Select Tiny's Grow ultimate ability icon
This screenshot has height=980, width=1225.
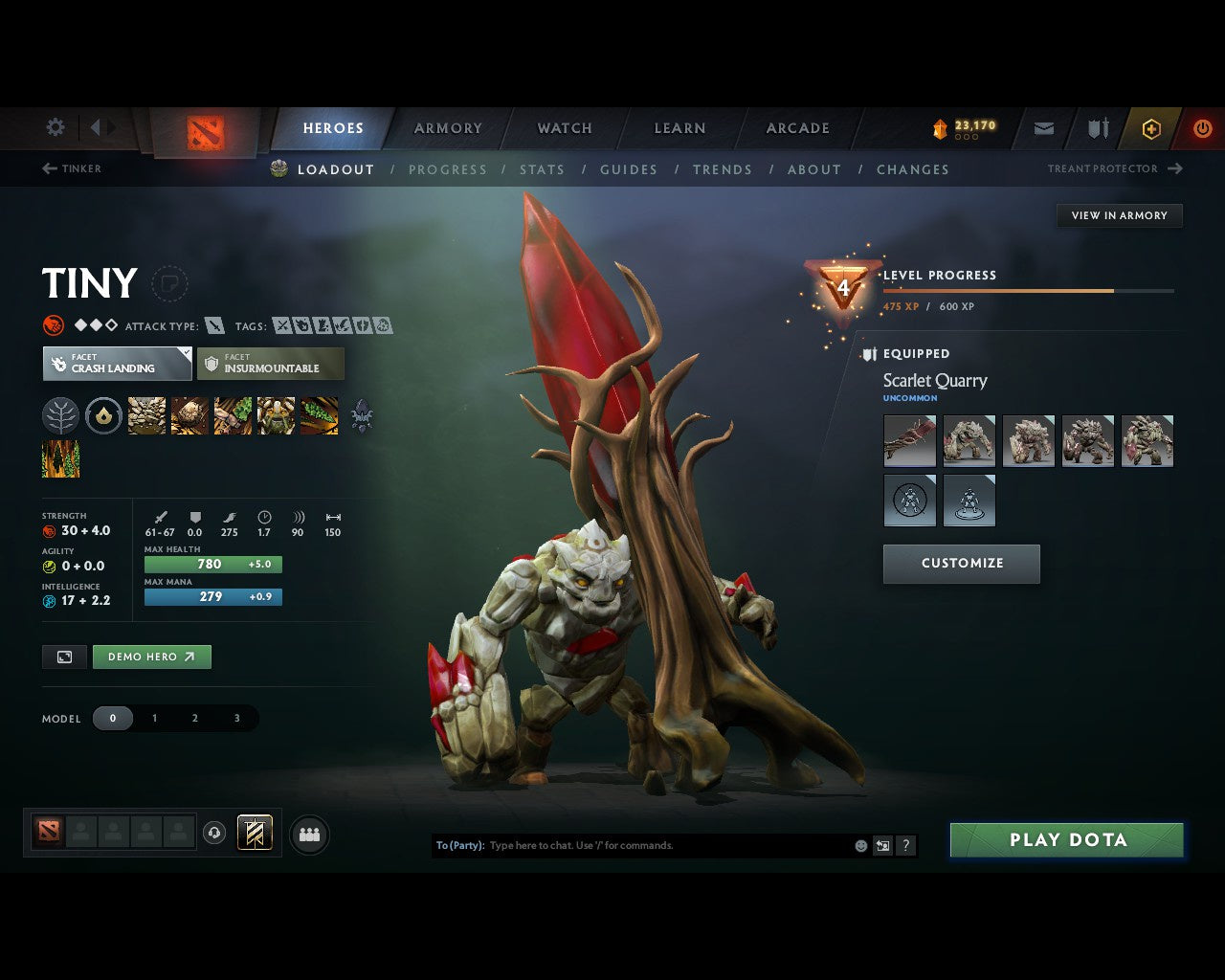point(276,415)
